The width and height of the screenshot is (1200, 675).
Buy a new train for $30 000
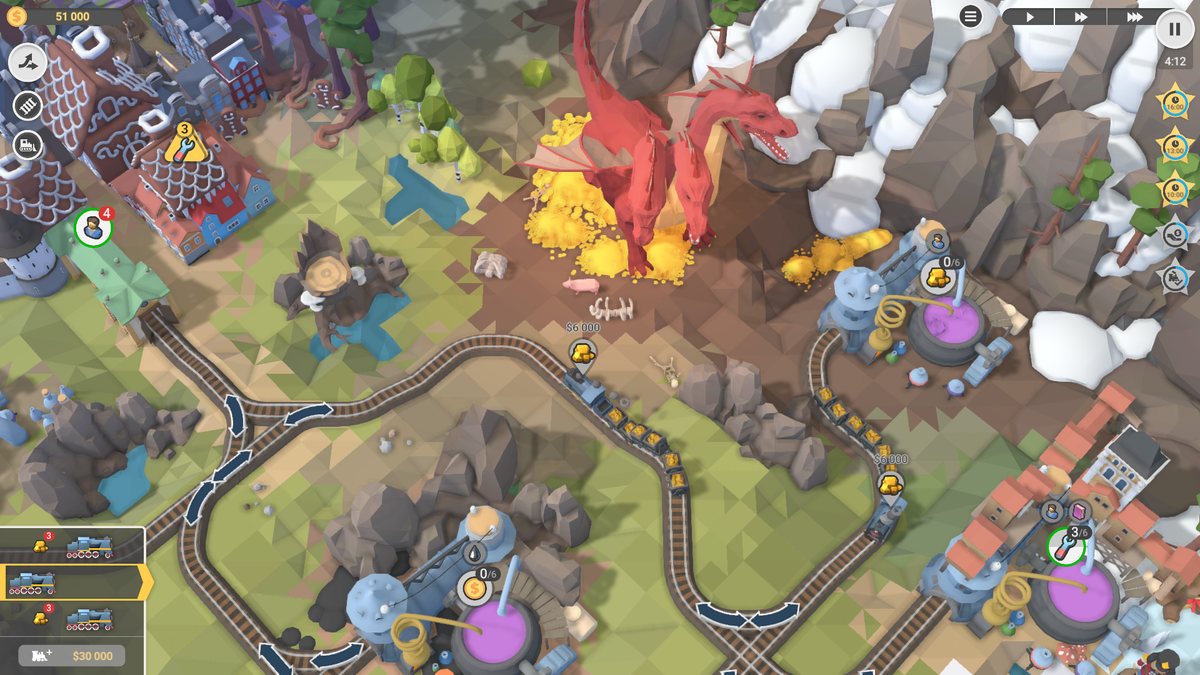(x=71, y=656)
